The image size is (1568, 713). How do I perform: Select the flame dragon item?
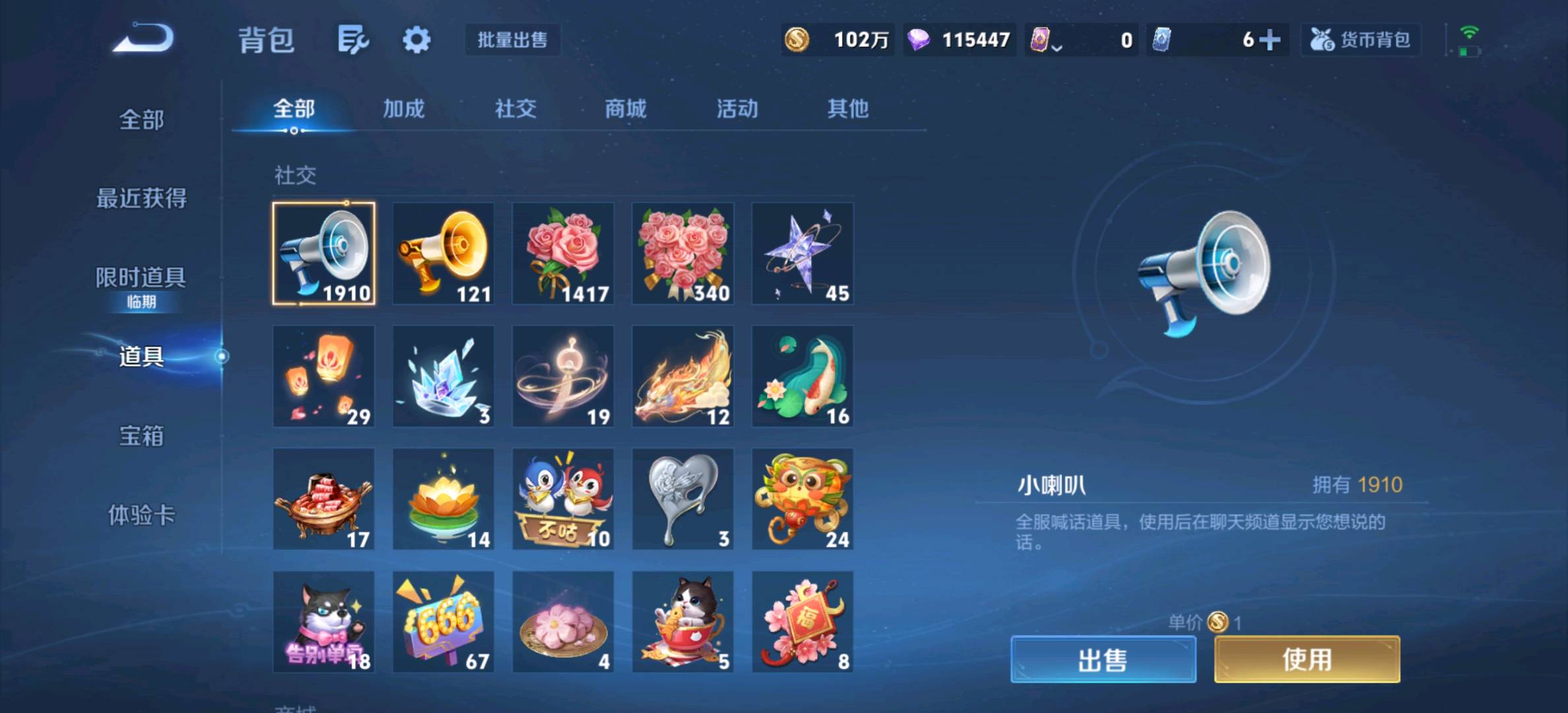(x=683, y=376)
